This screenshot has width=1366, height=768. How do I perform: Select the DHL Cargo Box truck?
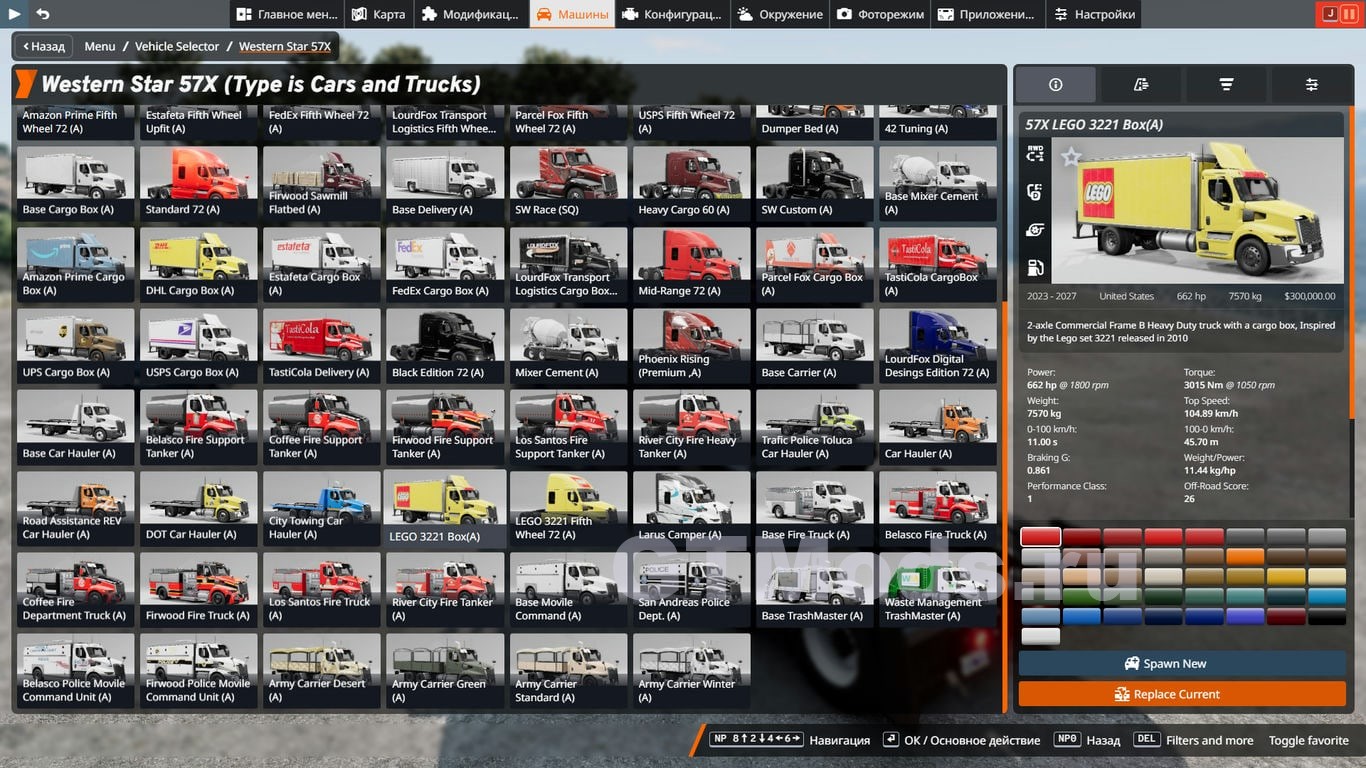coord(198,264)
